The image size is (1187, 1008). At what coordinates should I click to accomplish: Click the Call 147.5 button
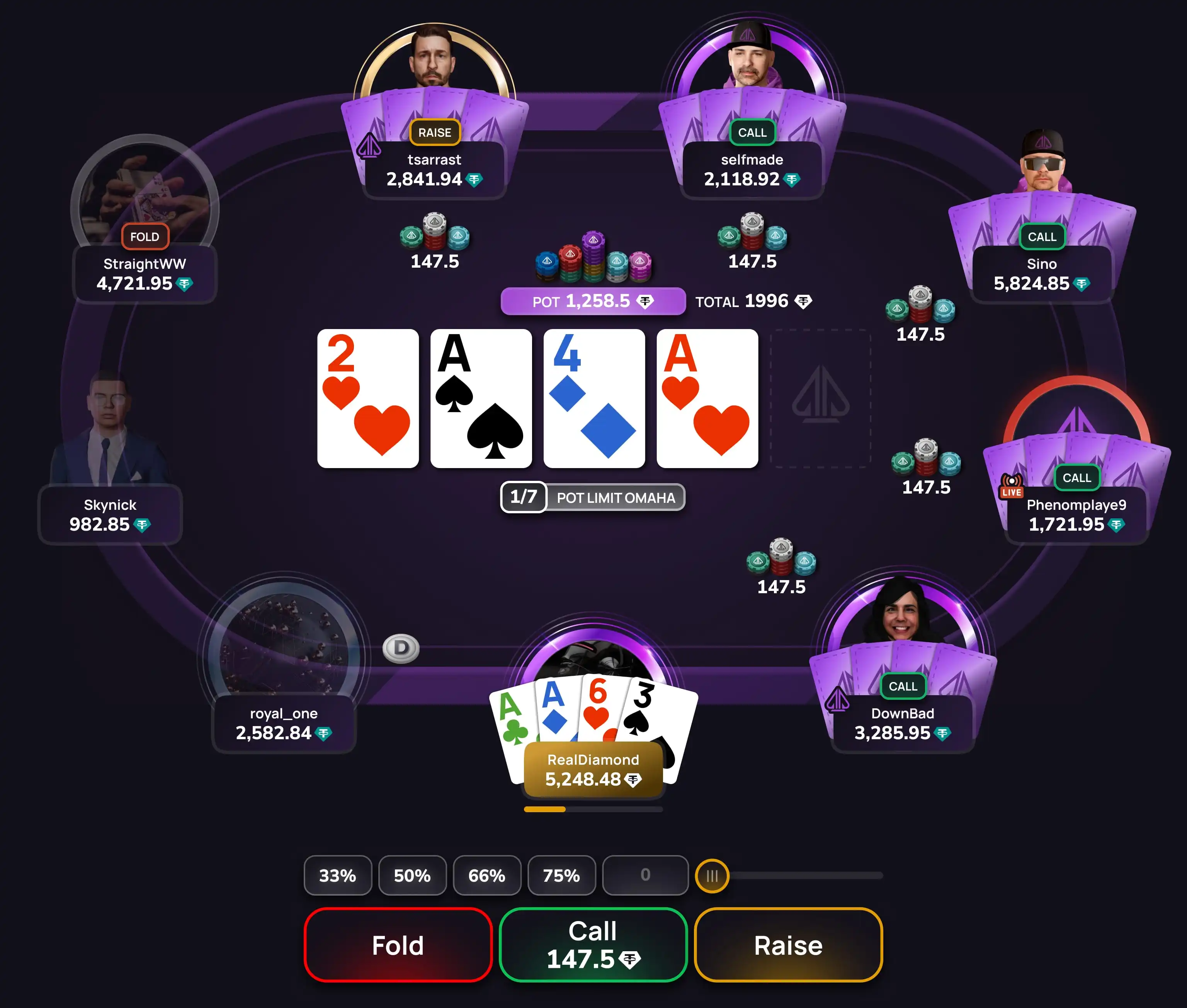tap(593, 945)
